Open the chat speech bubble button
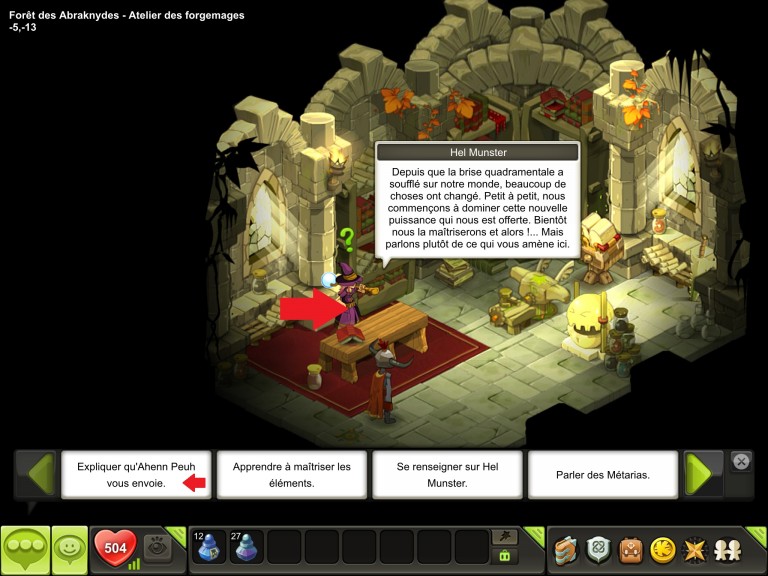The width and height of the screenshot is (768, 576). [25, 549]
